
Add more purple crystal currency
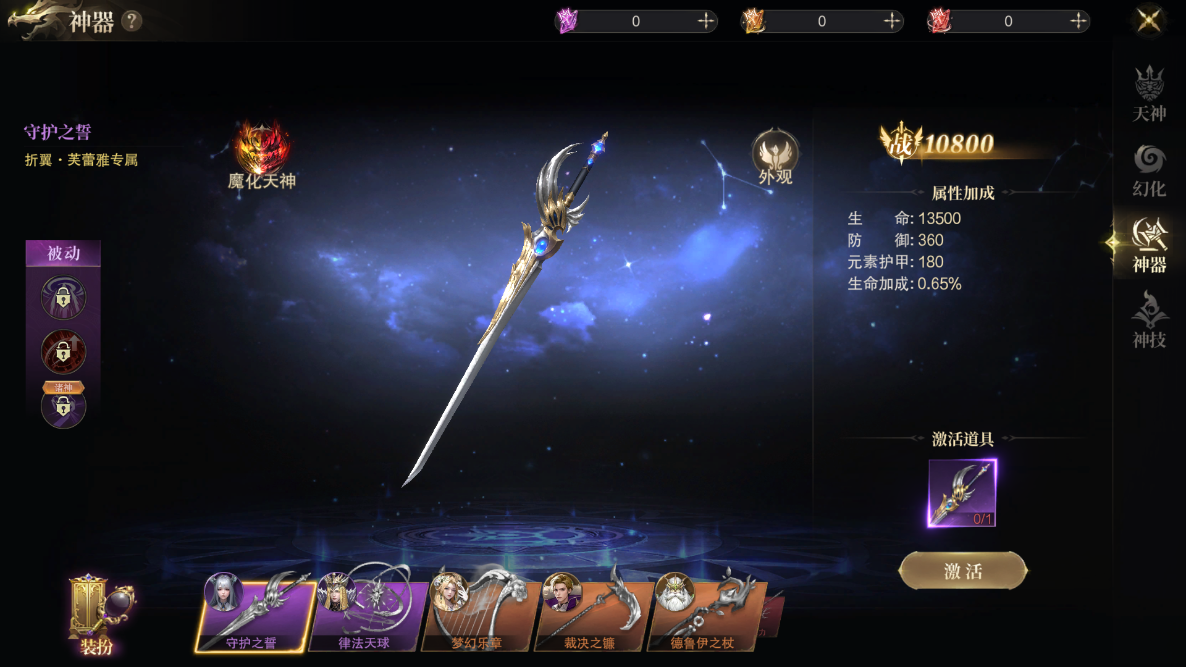click(706, 21)
